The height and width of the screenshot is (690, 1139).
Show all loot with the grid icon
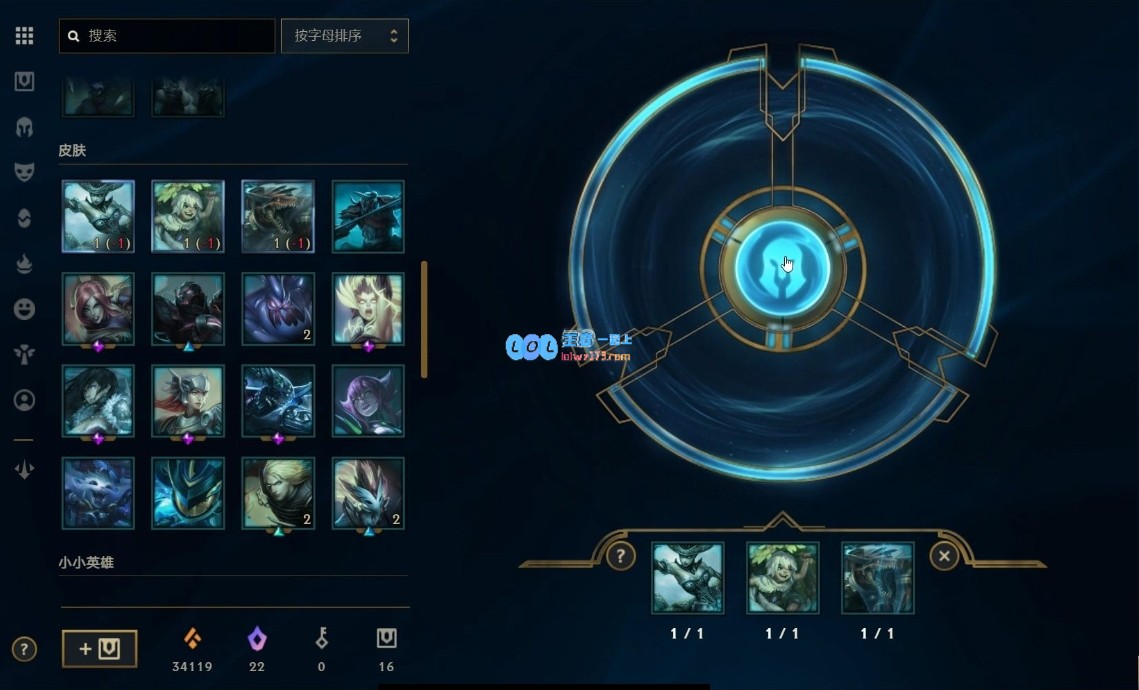click(x=25, y=36)
